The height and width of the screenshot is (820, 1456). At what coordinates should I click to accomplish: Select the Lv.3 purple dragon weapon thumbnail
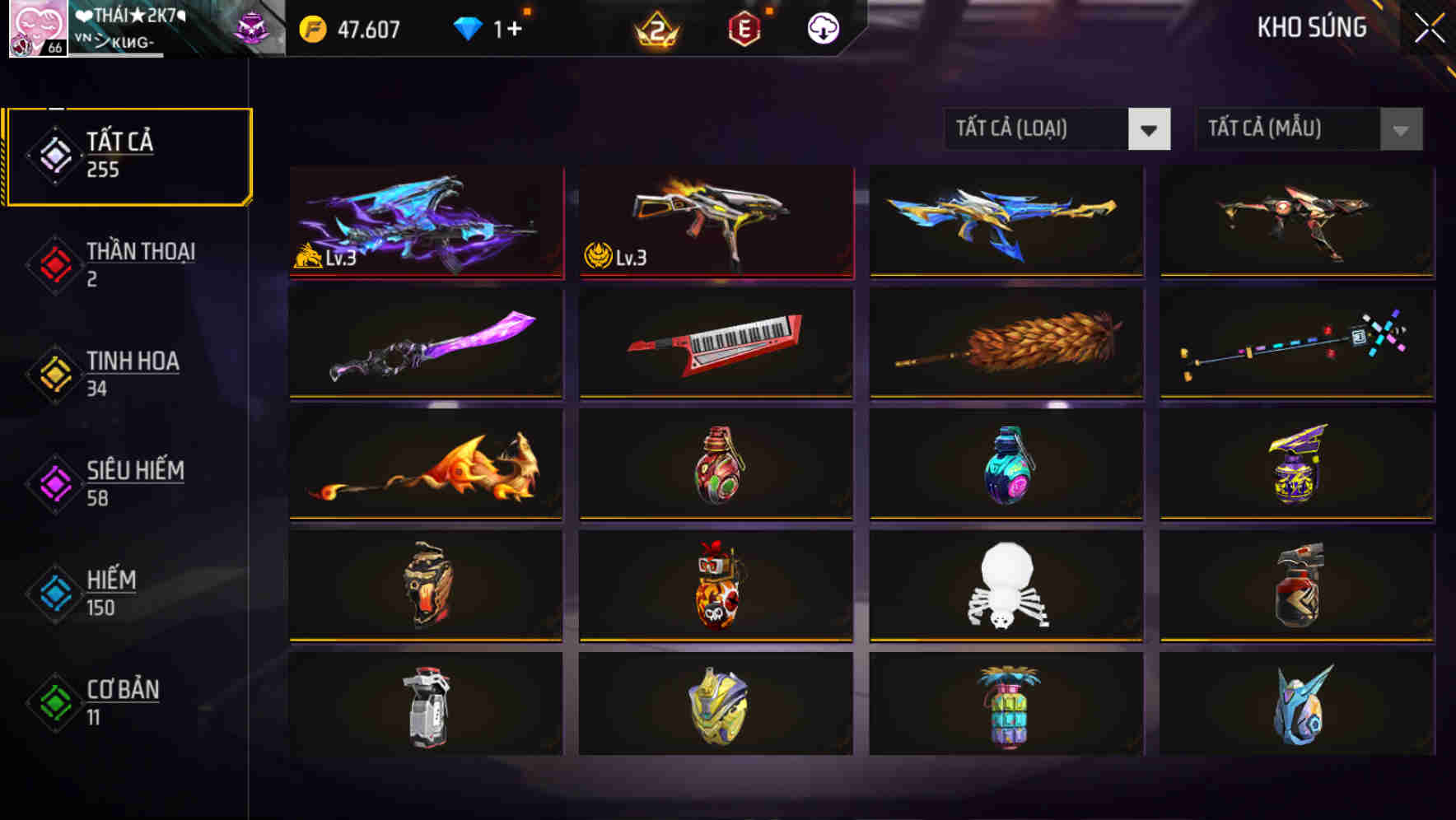425,222
